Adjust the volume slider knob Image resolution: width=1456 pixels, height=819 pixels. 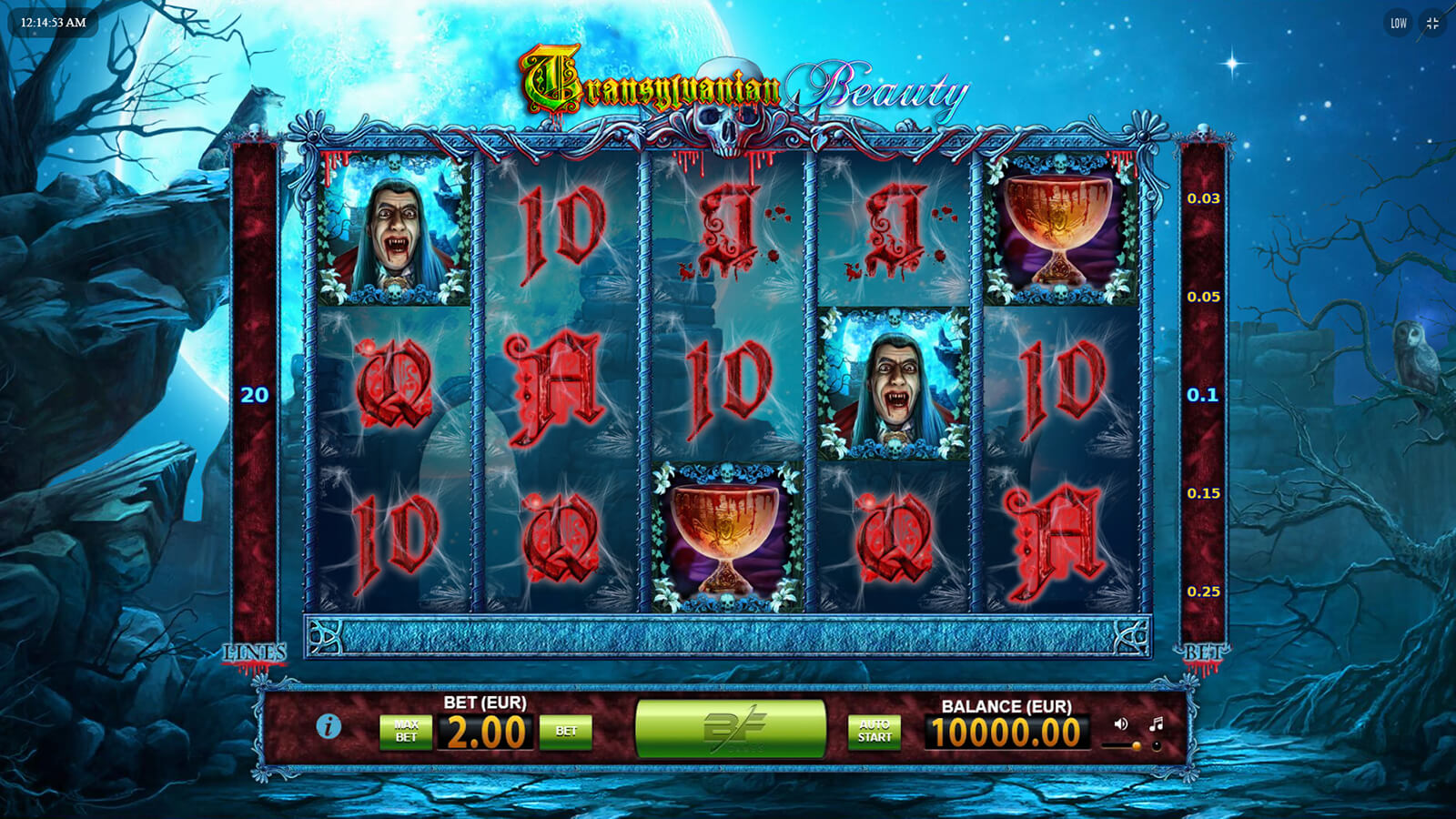[1136, 746]
